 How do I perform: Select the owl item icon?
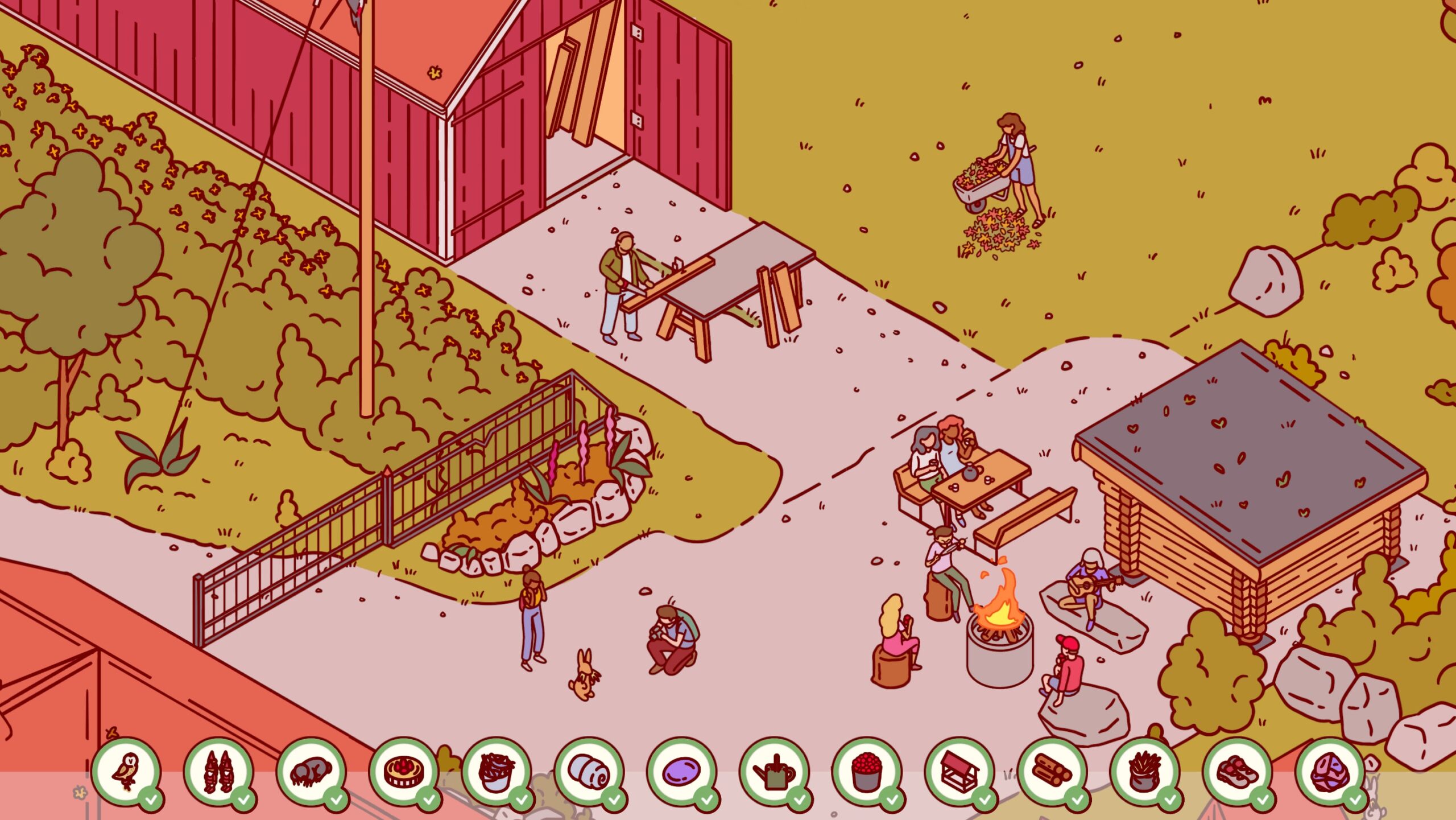point(126,772)
